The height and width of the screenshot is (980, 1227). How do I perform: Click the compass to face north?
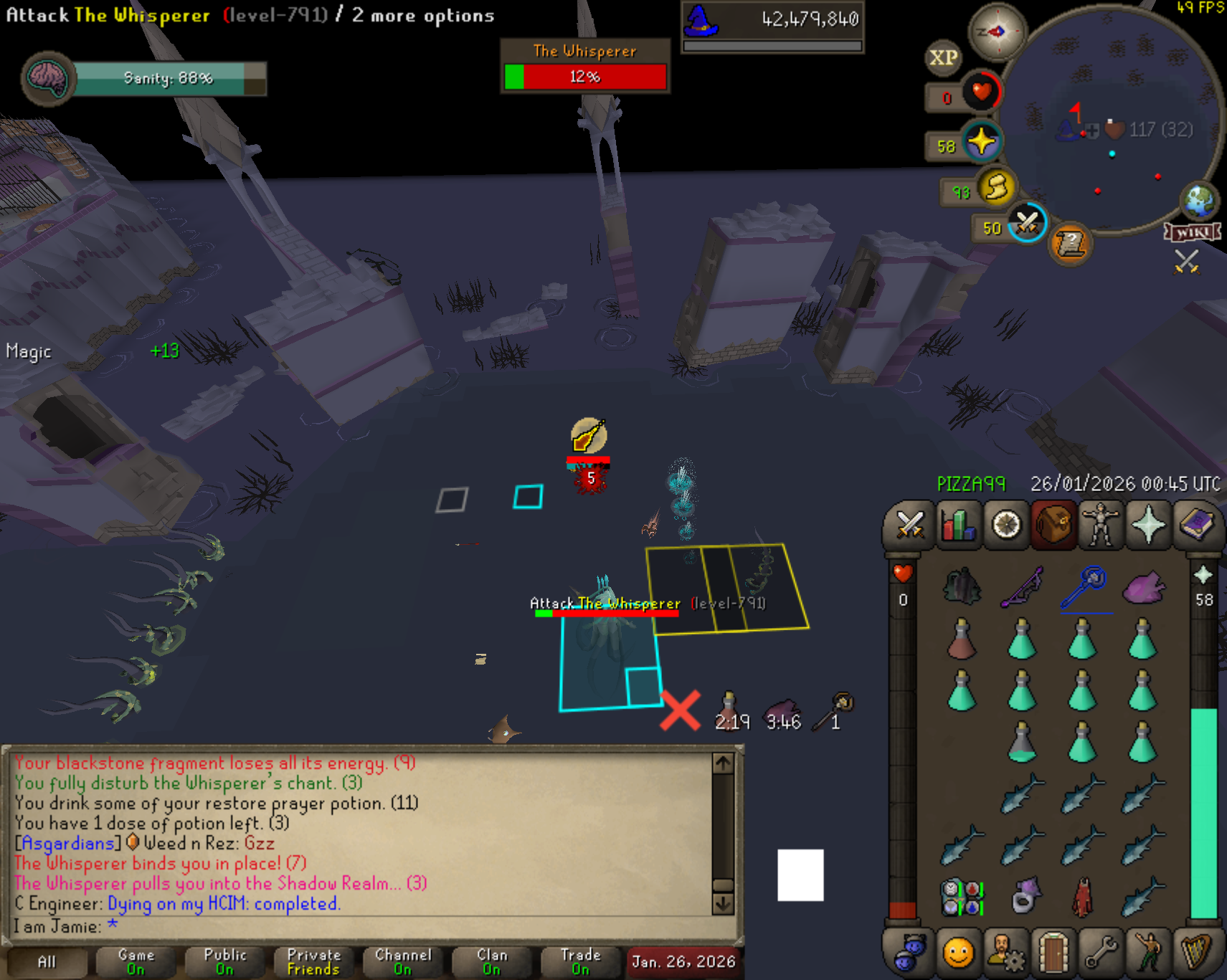tap(997, 32)
